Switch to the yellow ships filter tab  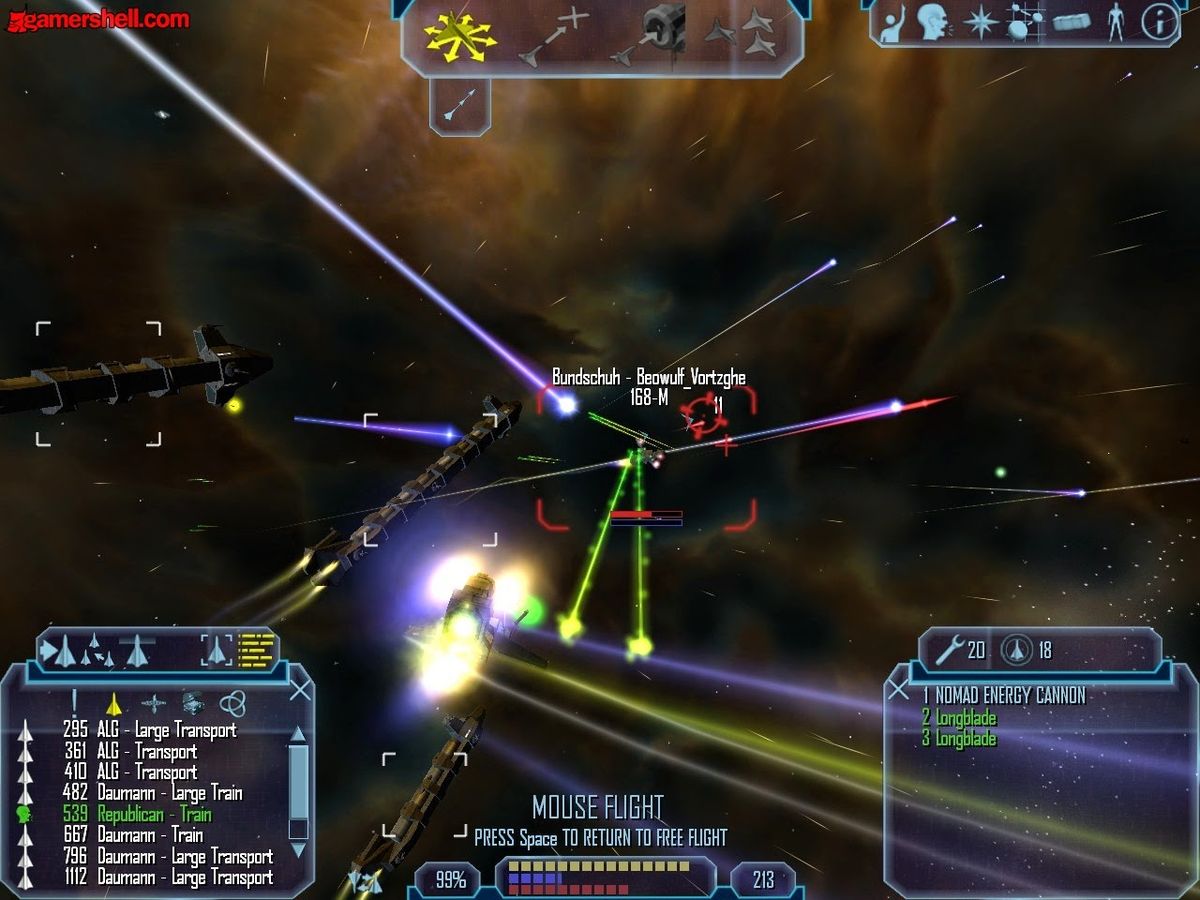click(113, 702)
